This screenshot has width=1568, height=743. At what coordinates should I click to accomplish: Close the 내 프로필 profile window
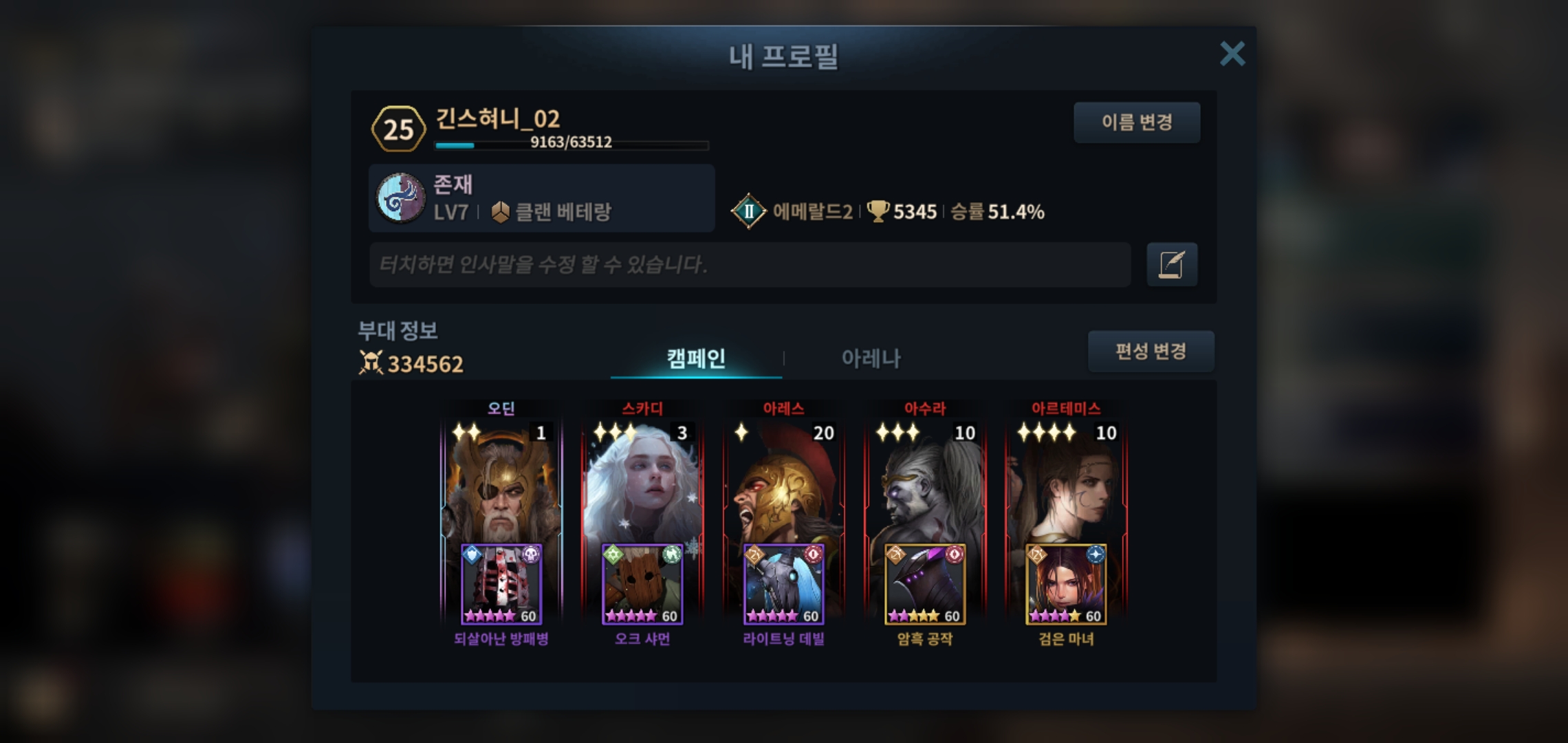pyautogui.click(x=1232, y=54)
